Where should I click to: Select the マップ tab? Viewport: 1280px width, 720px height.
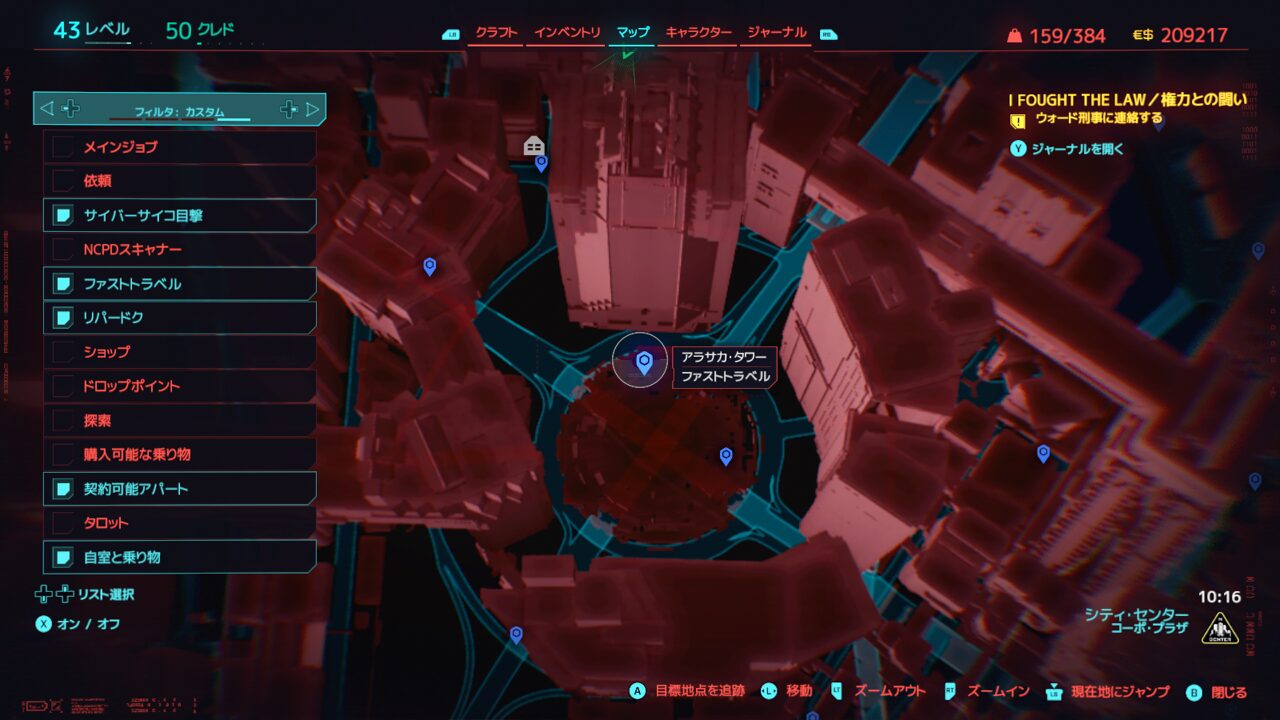[632, 33]
